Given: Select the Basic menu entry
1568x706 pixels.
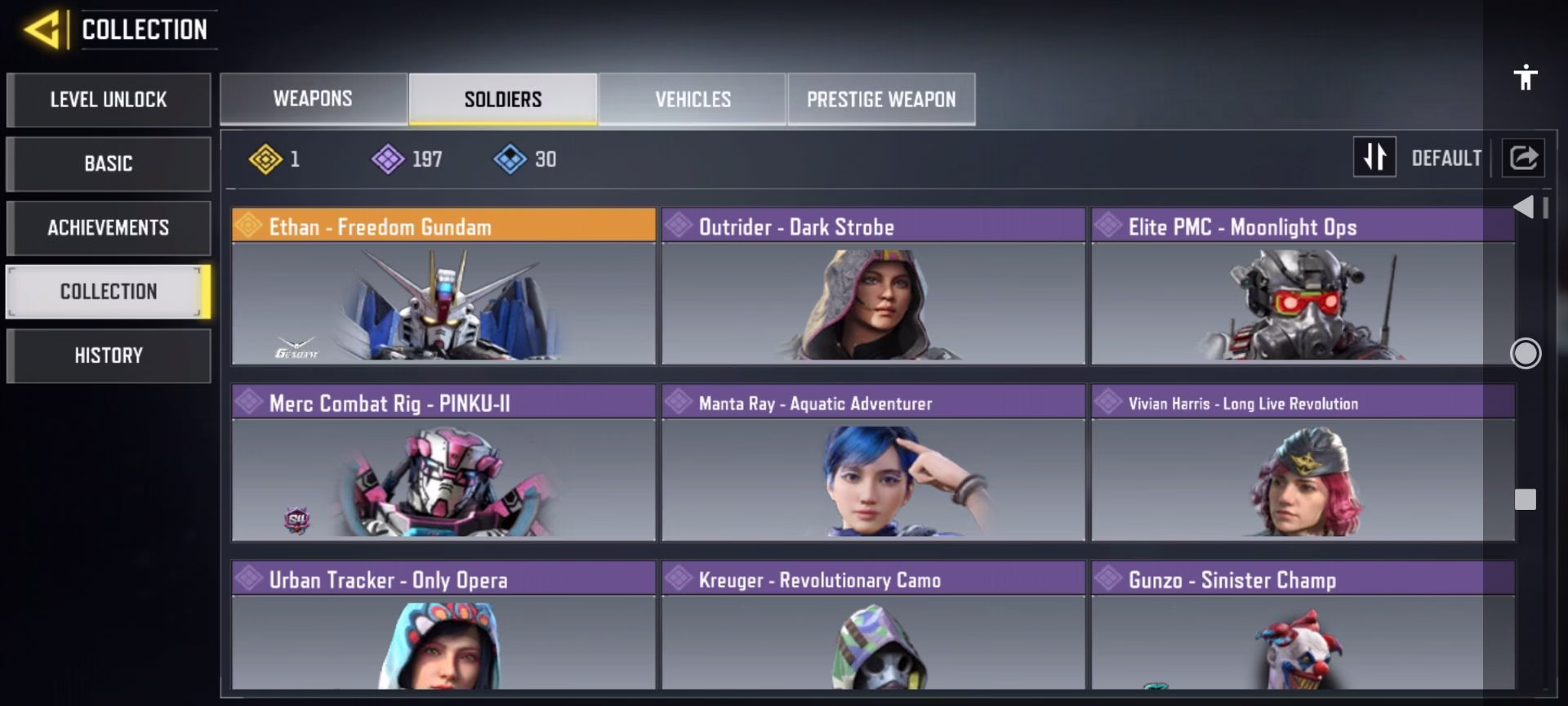Looking at the screenshot, I should (x=109, y=163).
